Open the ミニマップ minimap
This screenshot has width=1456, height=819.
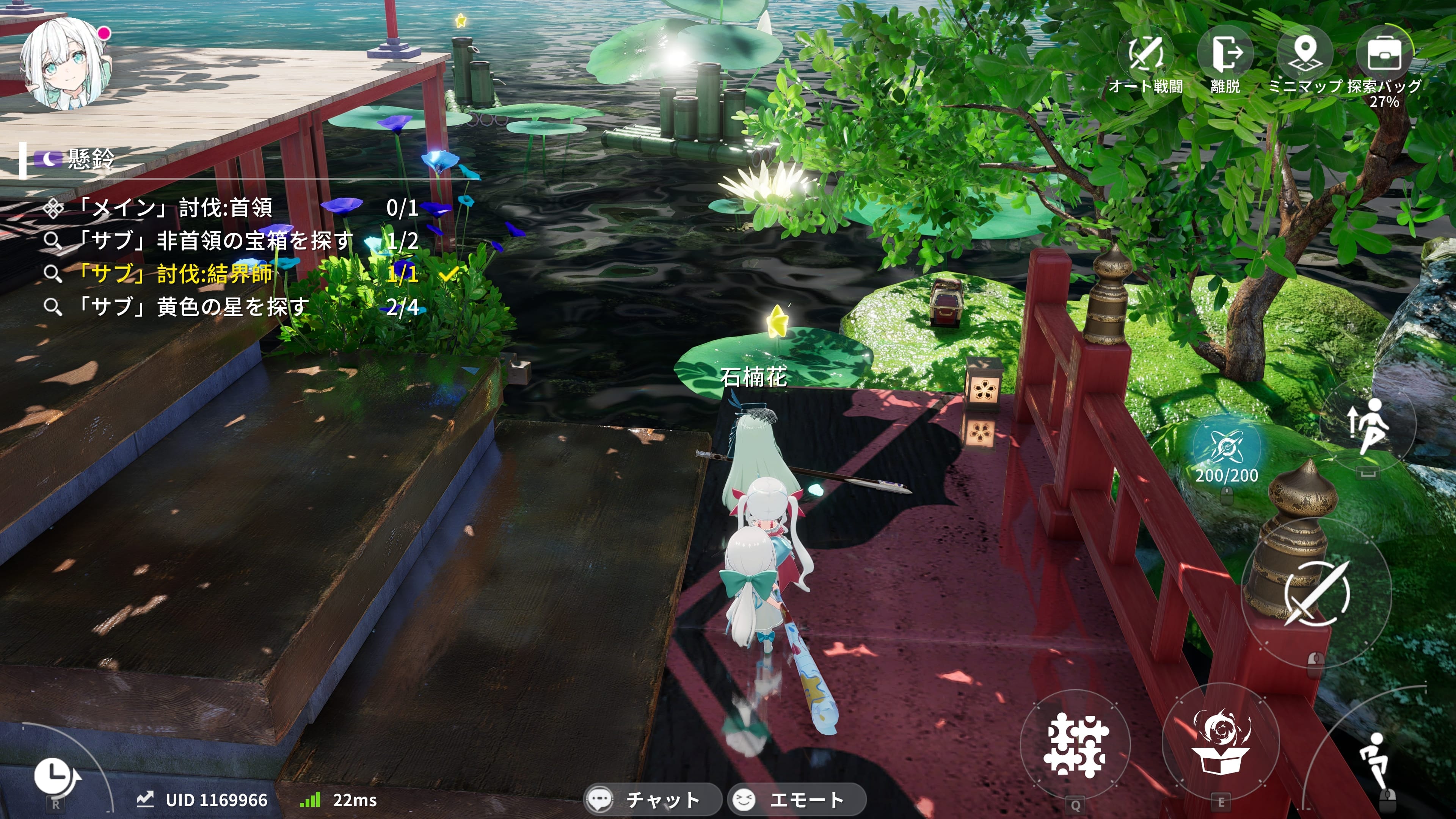[x=1304, y=54]
